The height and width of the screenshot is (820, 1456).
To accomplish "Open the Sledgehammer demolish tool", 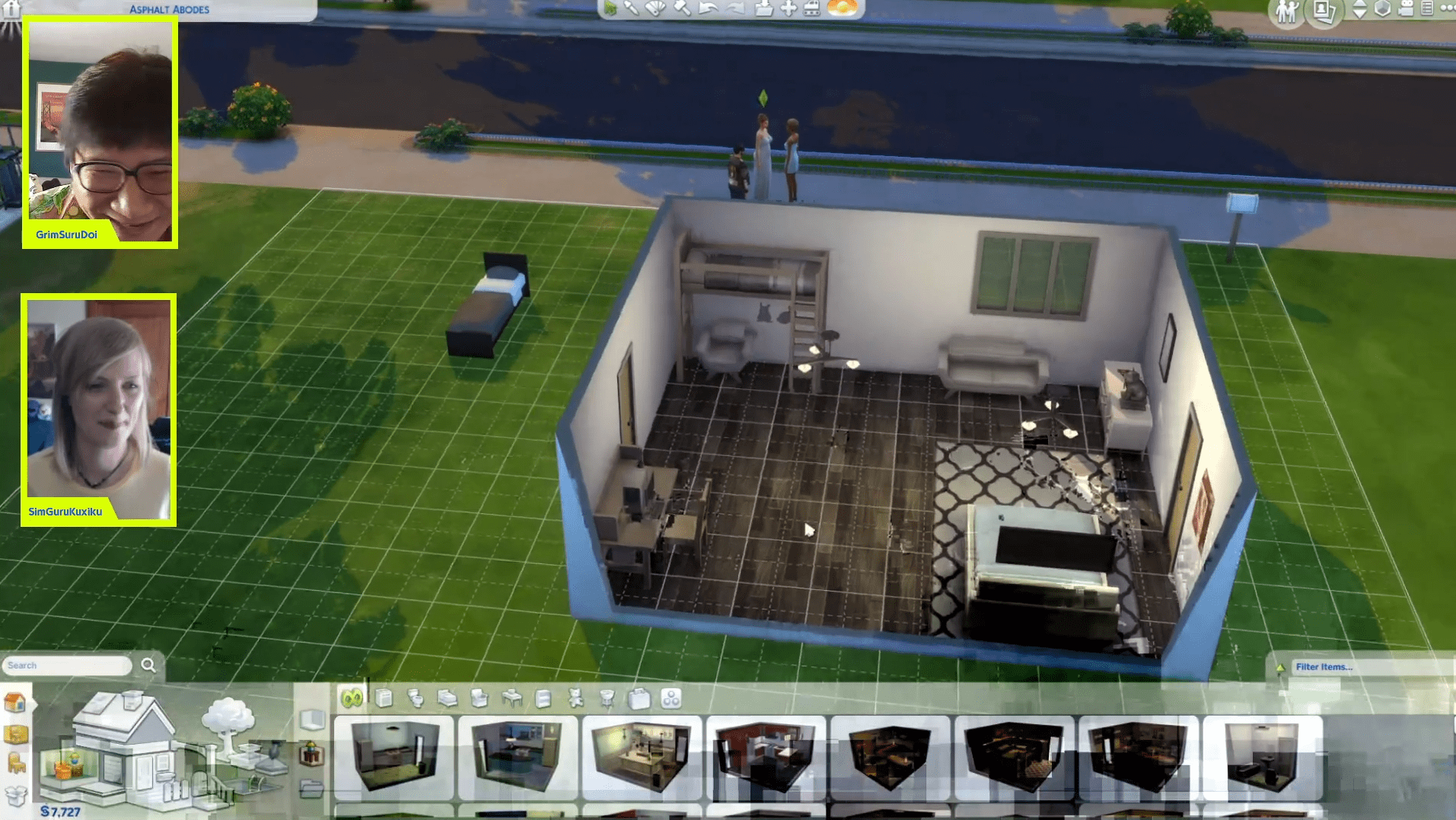I will (681, 11).
